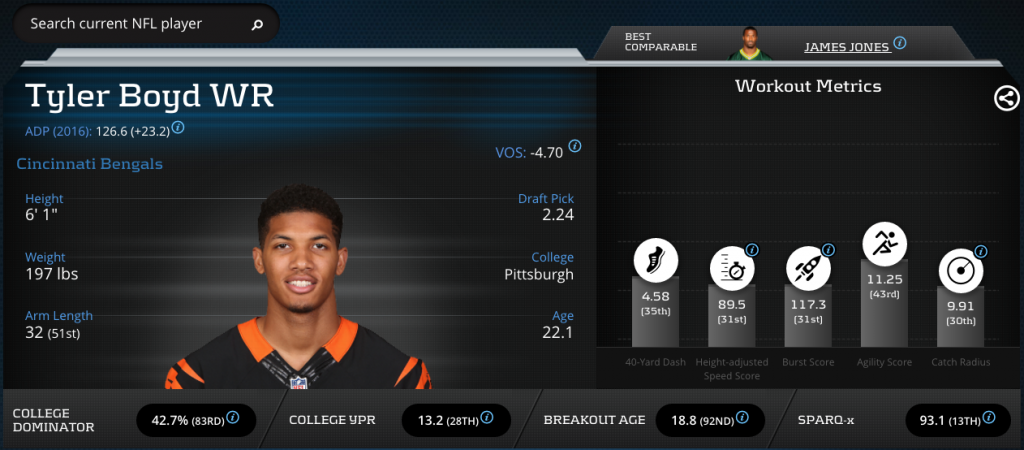1024x450 pixels.
Task: Show info tooltip beside VOS value
Action: click(x=575, y=146)
